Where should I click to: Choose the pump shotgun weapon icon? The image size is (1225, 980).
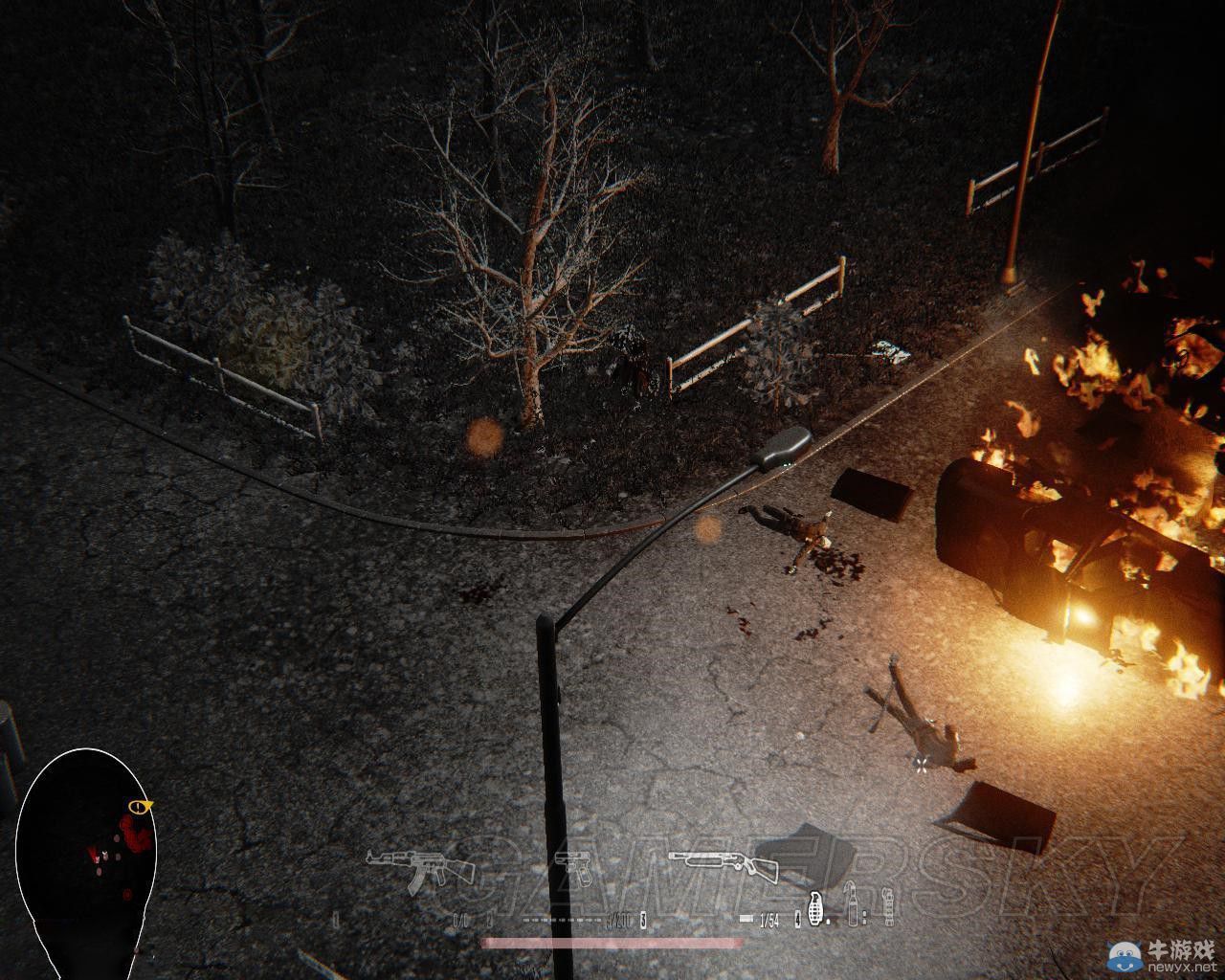pos(724,864)
